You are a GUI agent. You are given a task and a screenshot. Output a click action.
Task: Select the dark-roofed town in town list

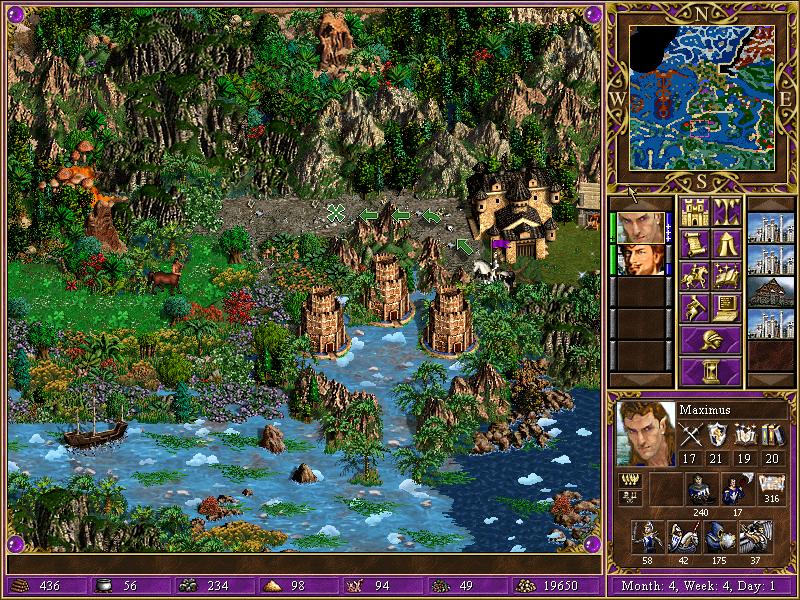[770, 290]
